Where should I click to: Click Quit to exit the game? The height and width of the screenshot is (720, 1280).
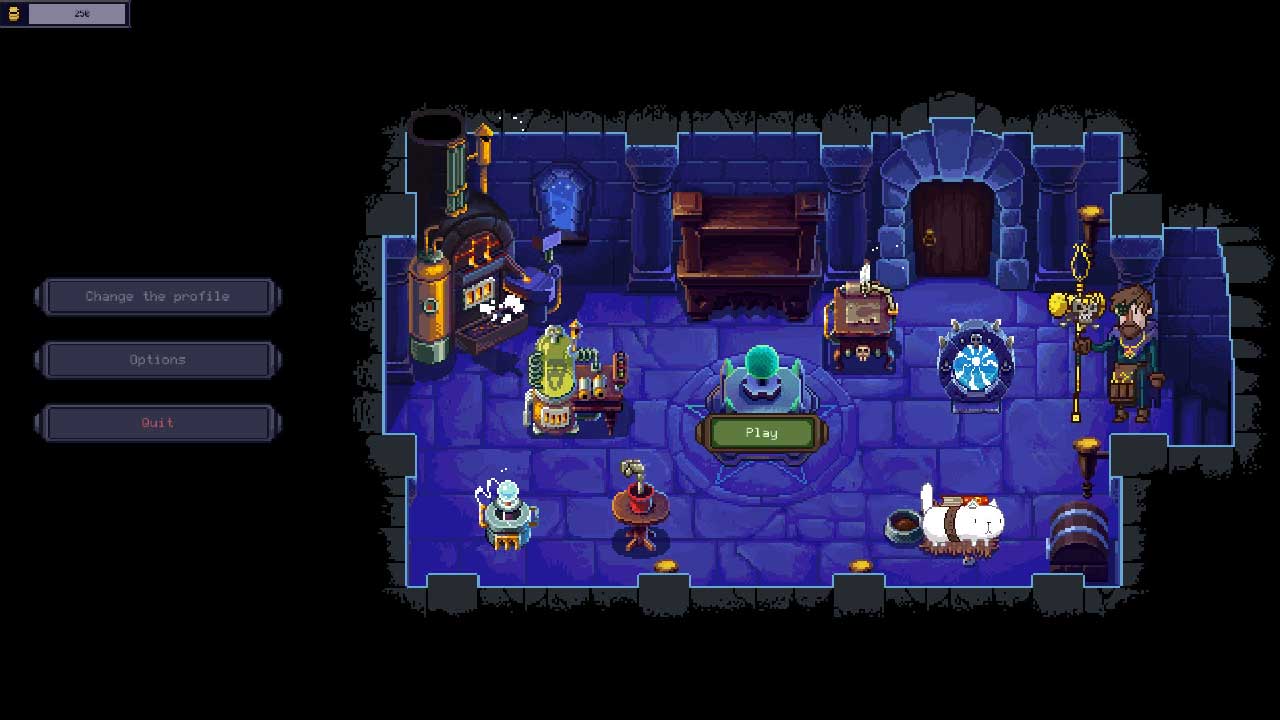157,423
